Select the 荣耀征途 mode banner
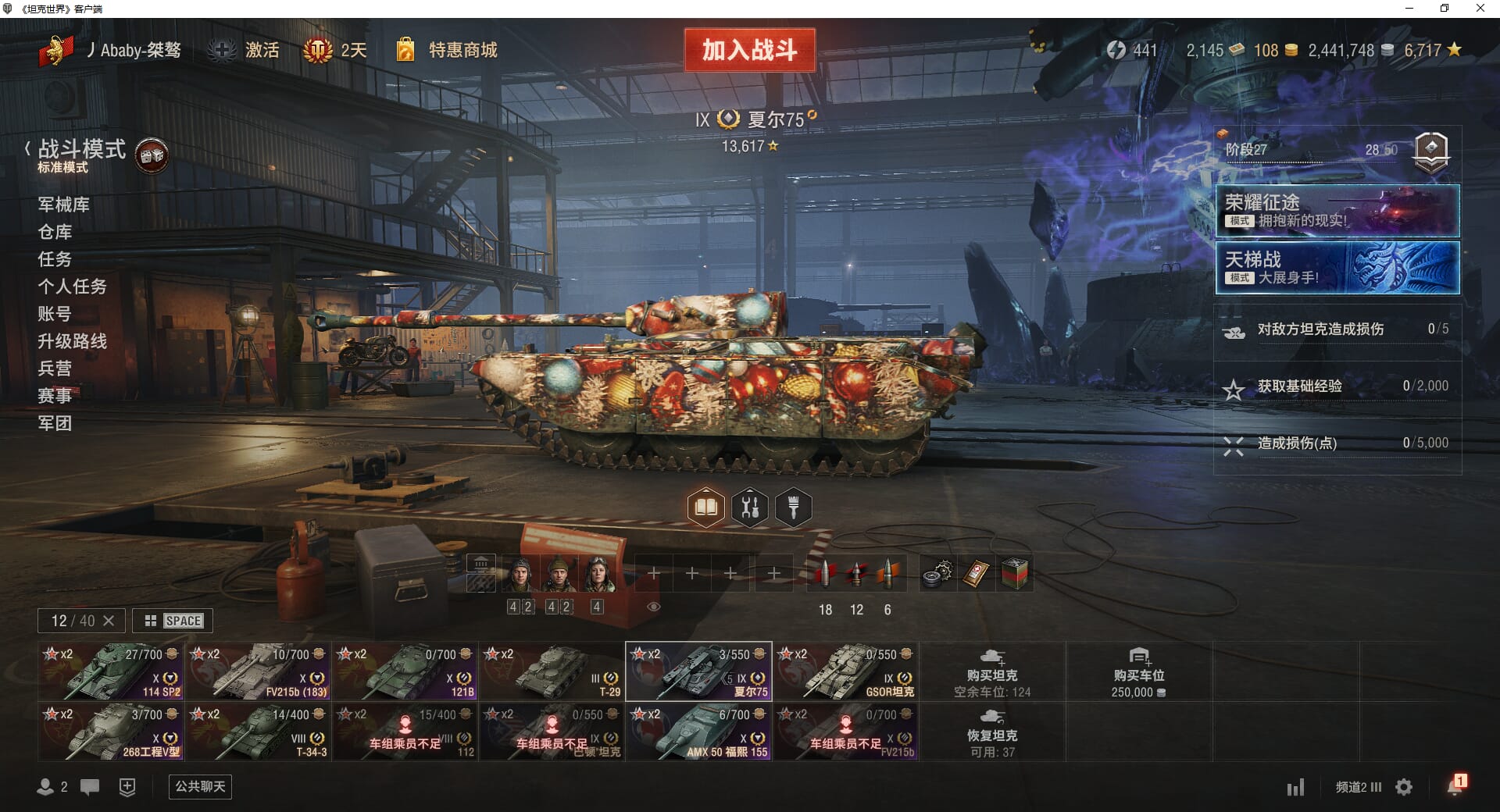 click(x=1337, y=211)
